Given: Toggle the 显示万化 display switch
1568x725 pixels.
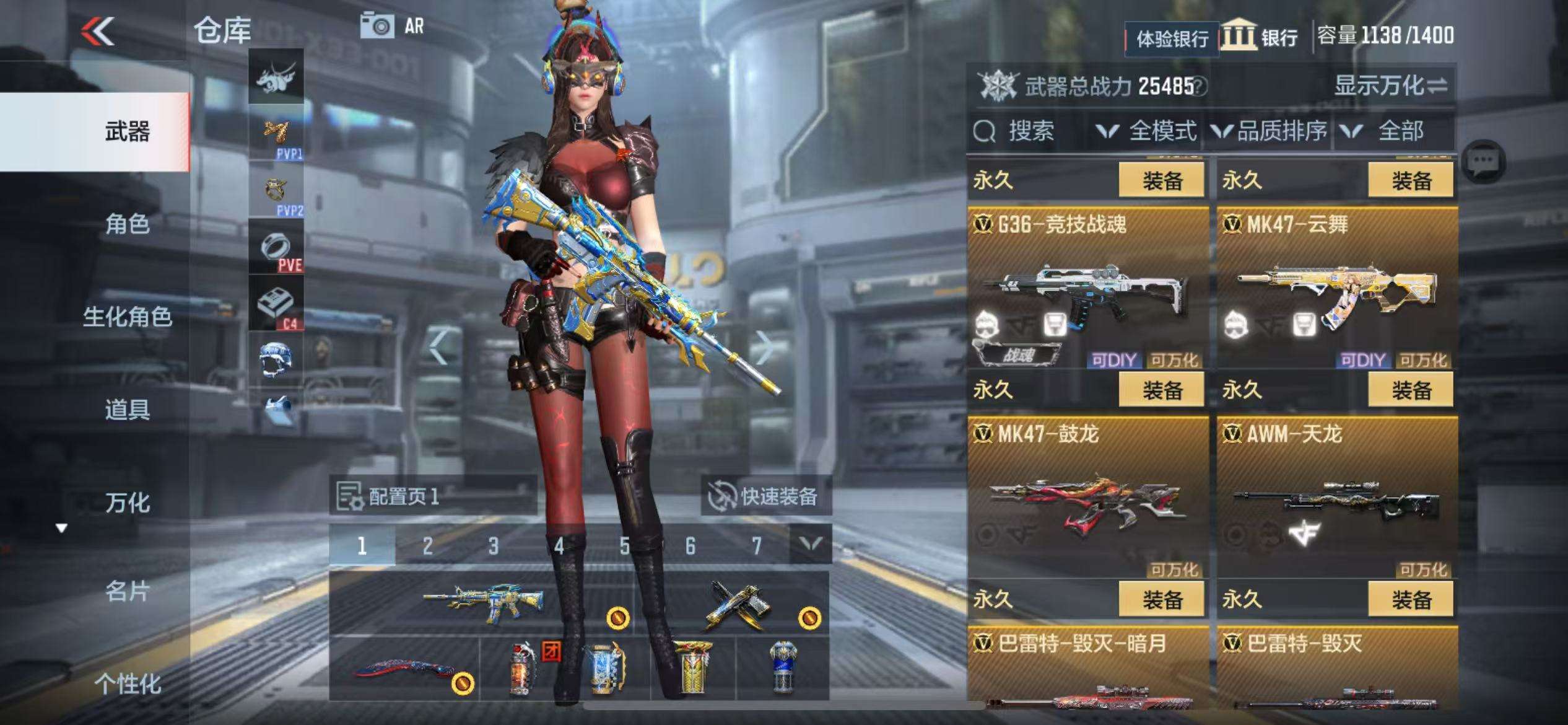Looking at the screenshot, I should tap(1390, 86).
